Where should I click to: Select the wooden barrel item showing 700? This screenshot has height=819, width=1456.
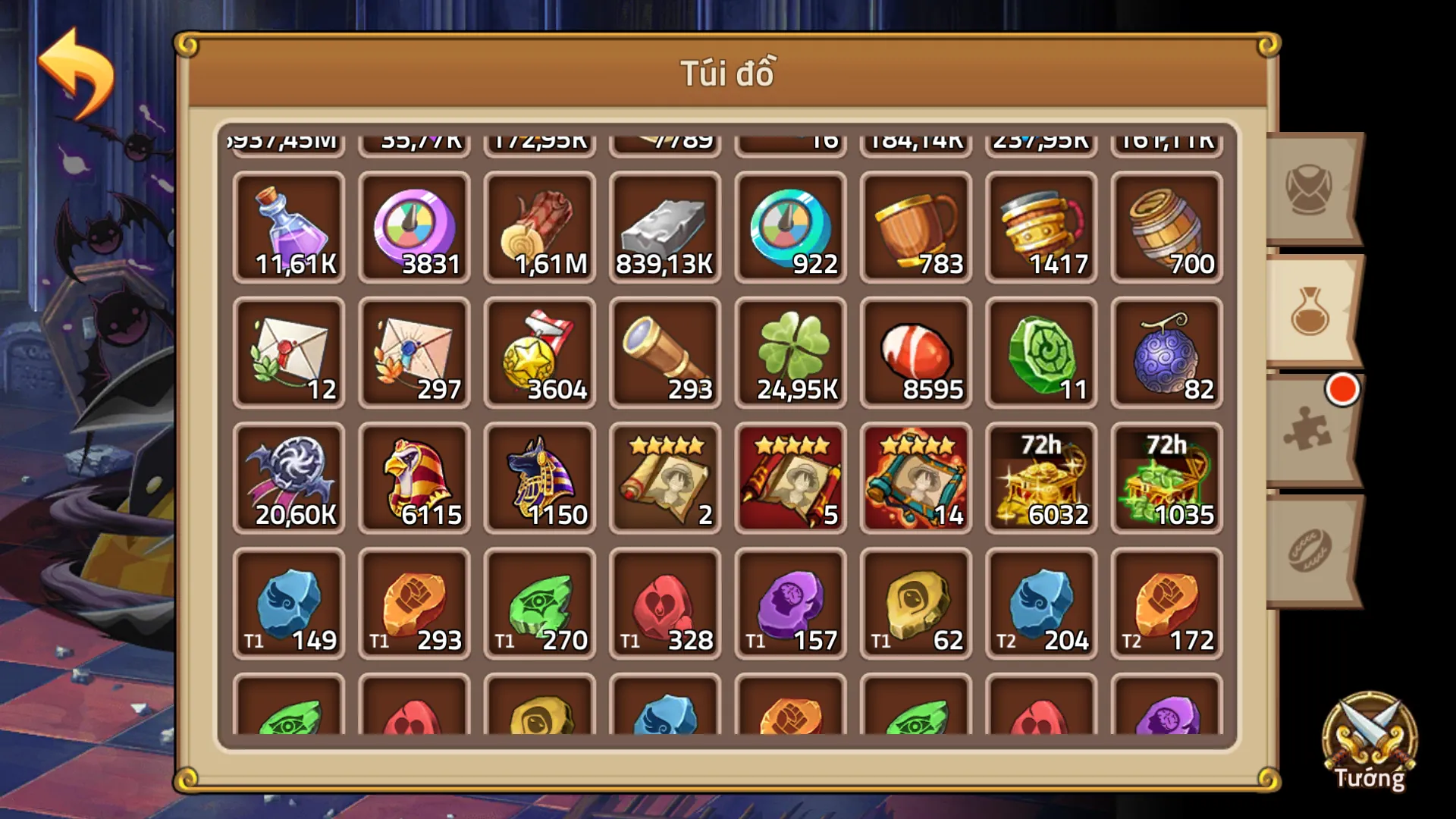pos(1165,227)
